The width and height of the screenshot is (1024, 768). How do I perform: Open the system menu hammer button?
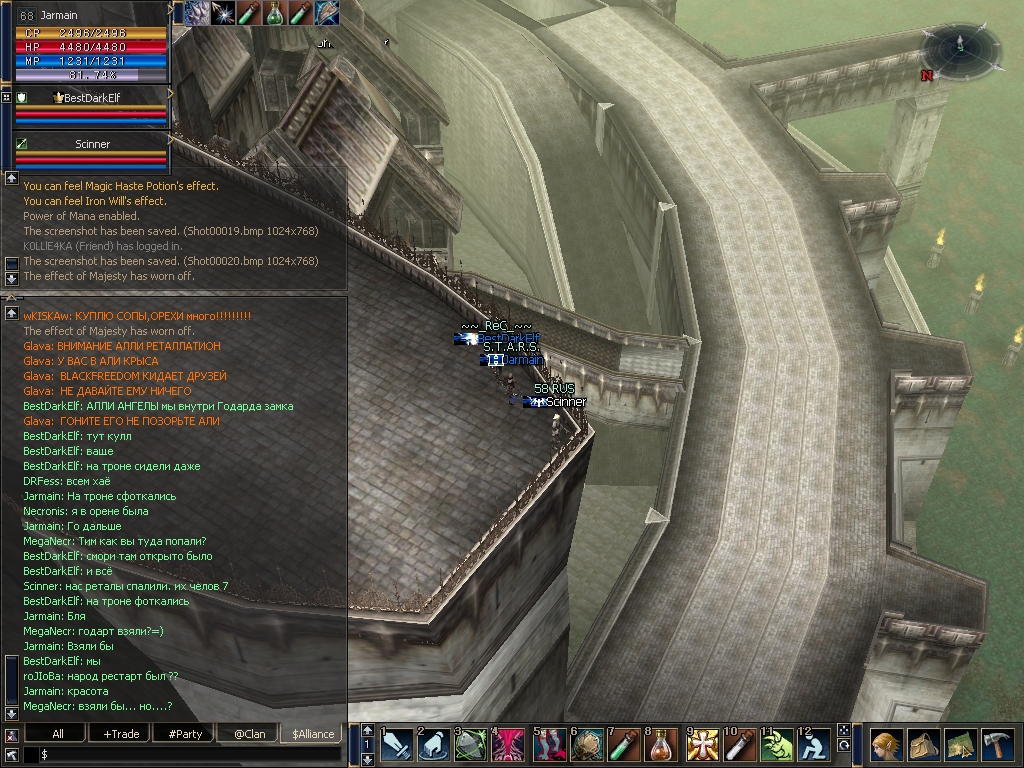pos(998,746)
